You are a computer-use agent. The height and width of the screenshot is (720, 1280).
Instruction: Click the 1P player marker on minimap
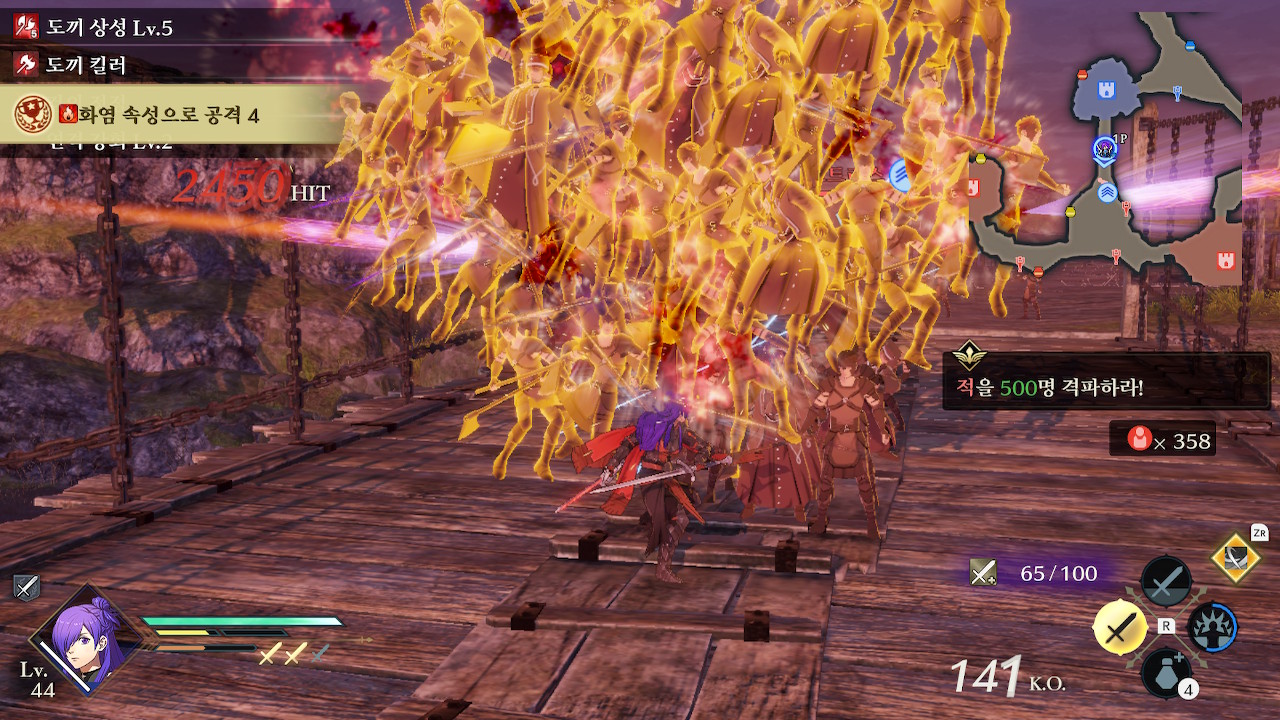tap(1104, 150)
